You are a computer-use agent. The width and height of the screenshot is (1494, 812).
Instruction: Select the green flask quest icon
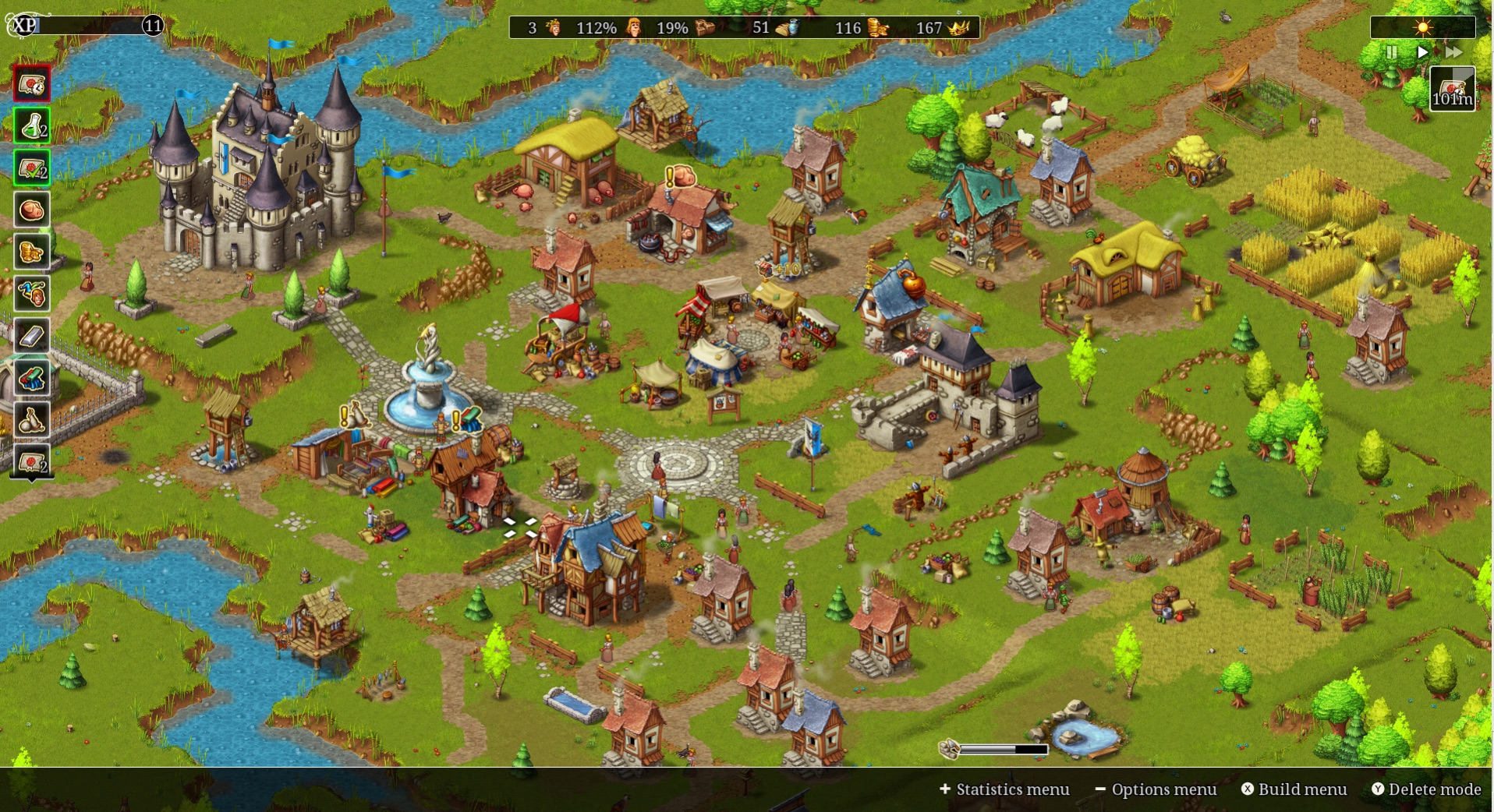pyautogui.click(x=31, y=125)
